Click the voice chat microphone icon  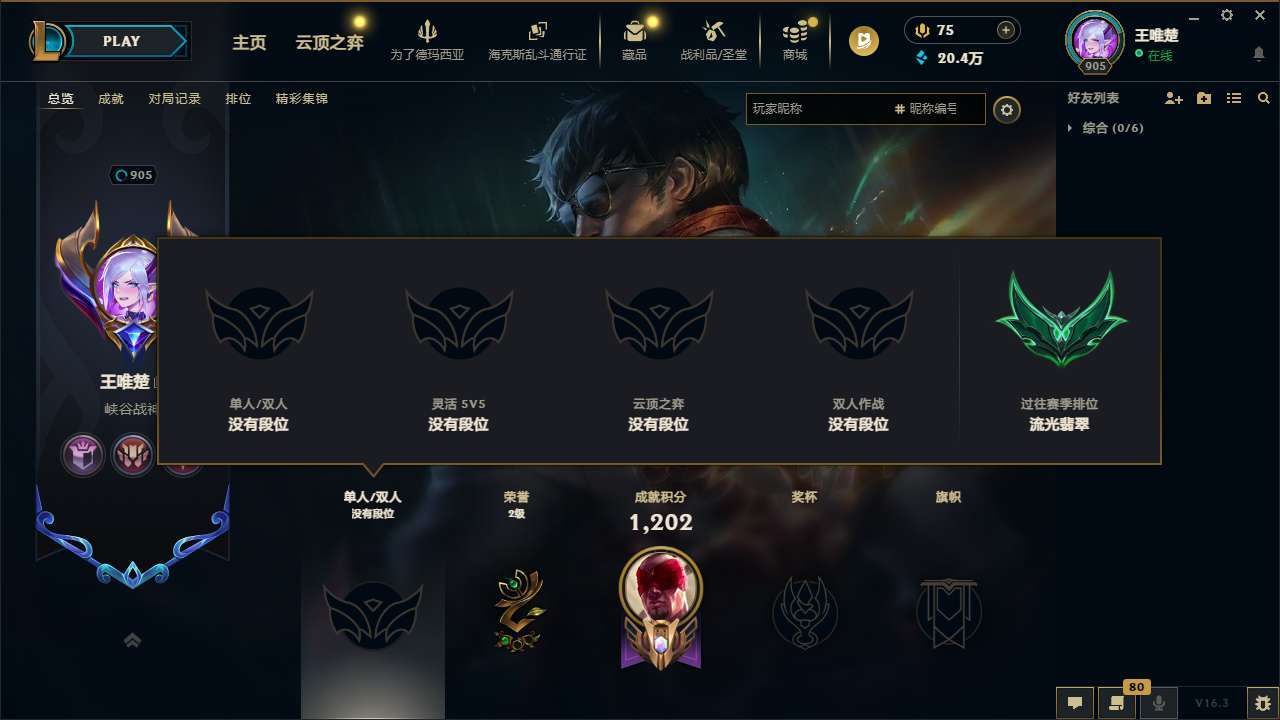[1159, 703]
